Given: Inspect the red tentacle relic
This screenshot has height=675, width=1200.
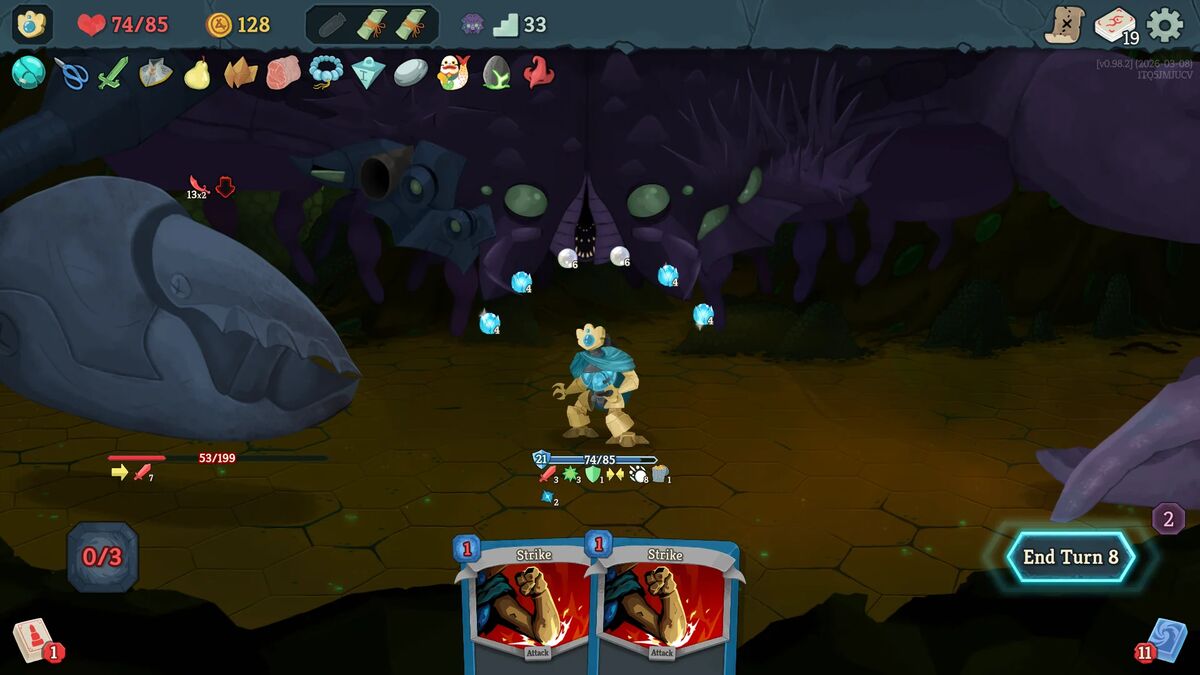Looking at the screenshot, I should point(539,73).
